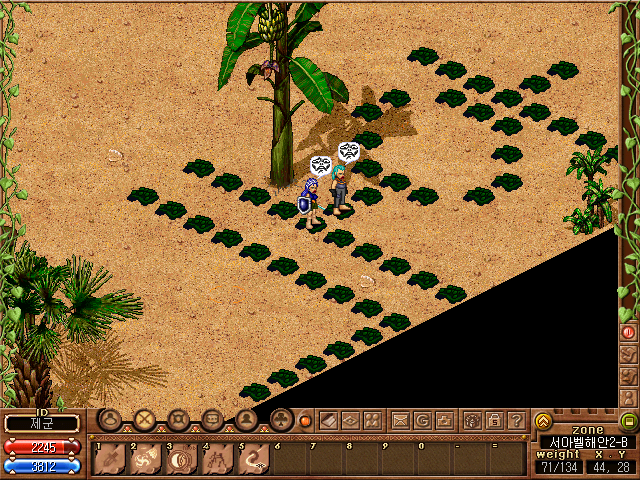Use the sword skill in slot 1
The width and height of the screenshot is (640, 480).
(111, 458)
